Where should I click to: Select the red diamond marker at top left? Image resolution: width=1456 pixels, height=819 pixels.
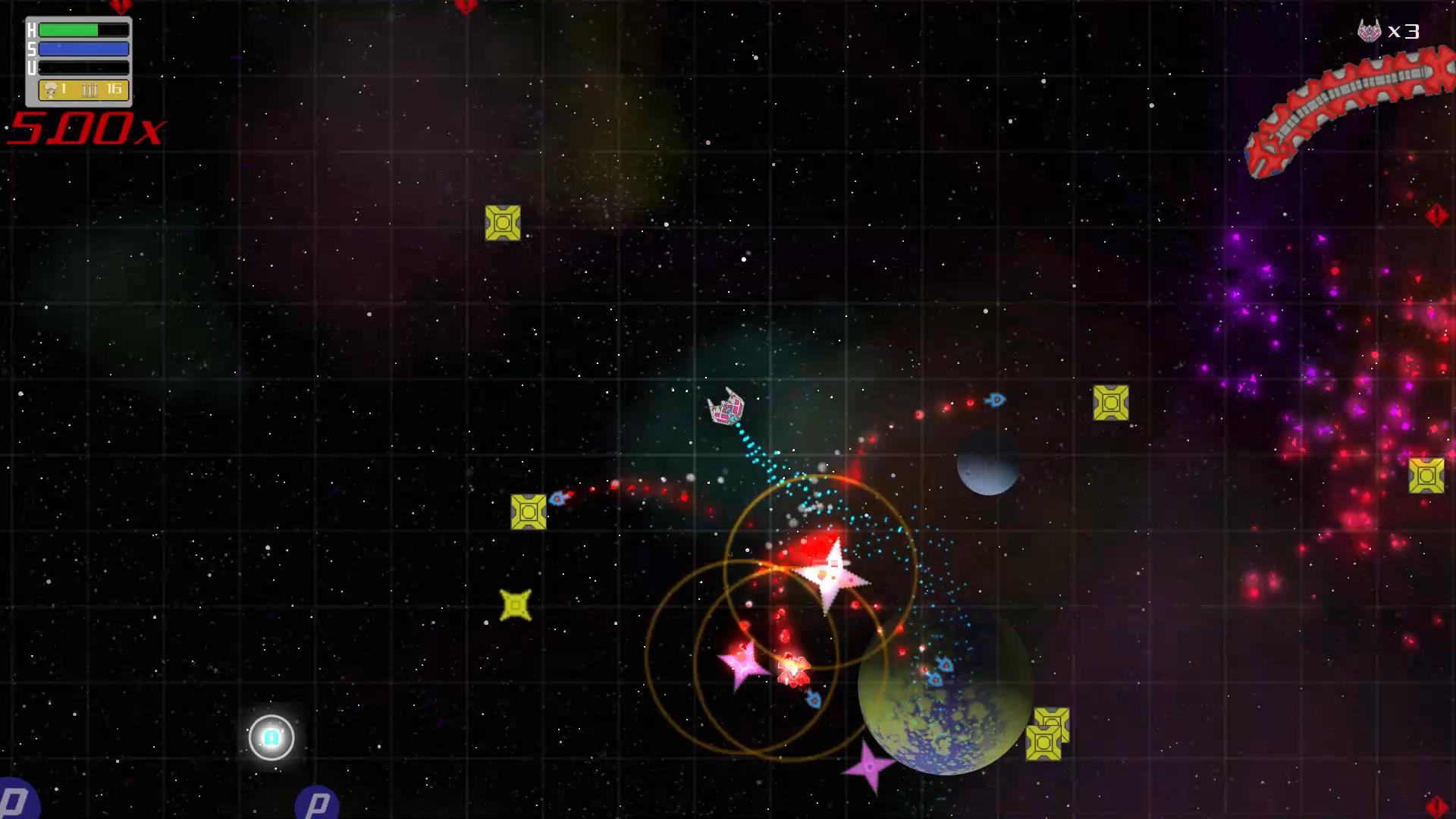click(x=121, y=6)
